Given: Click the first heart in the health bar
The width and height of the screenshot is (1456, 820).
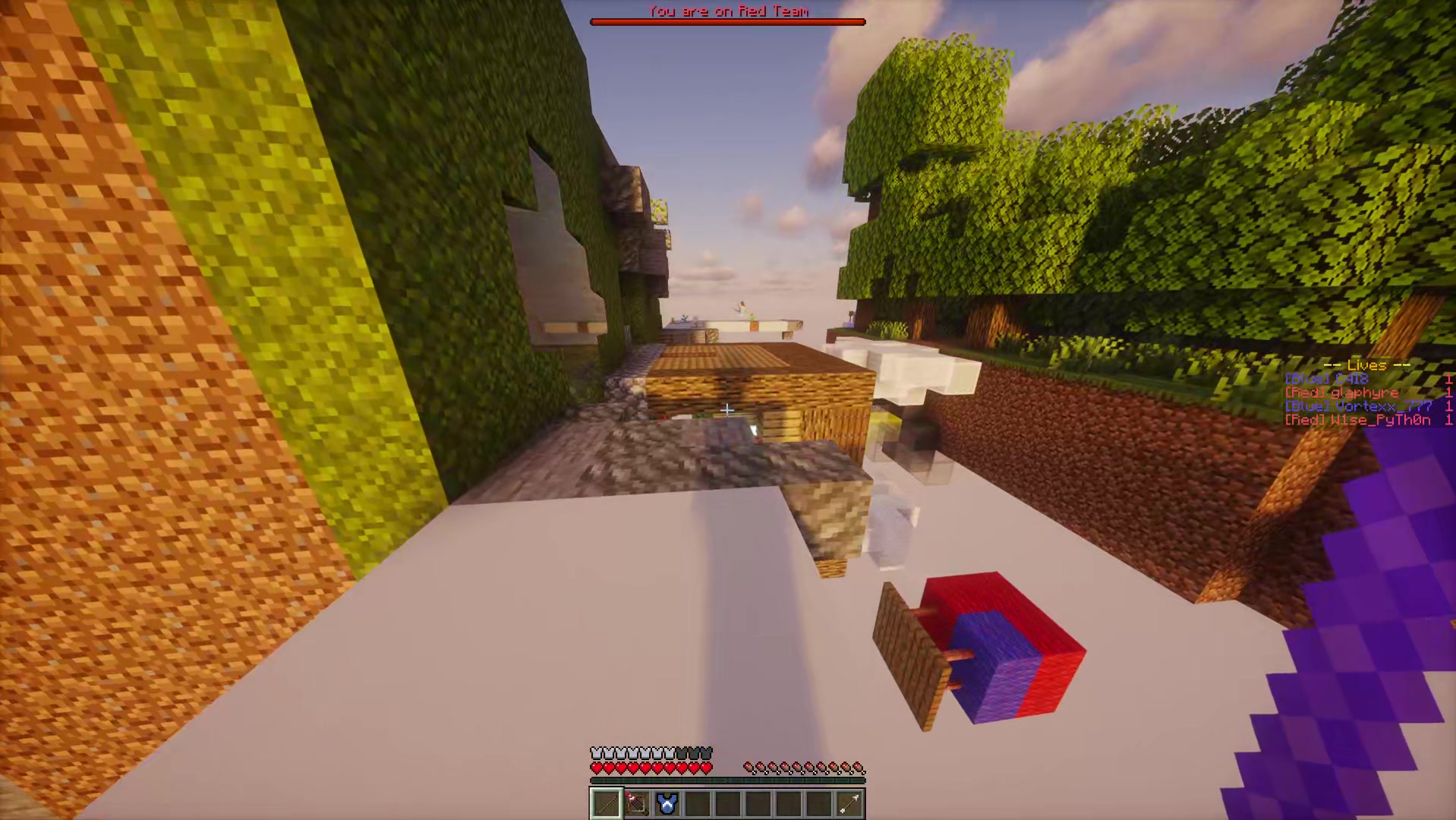Looking at the screenshot, I should click(x=595, y=767).
